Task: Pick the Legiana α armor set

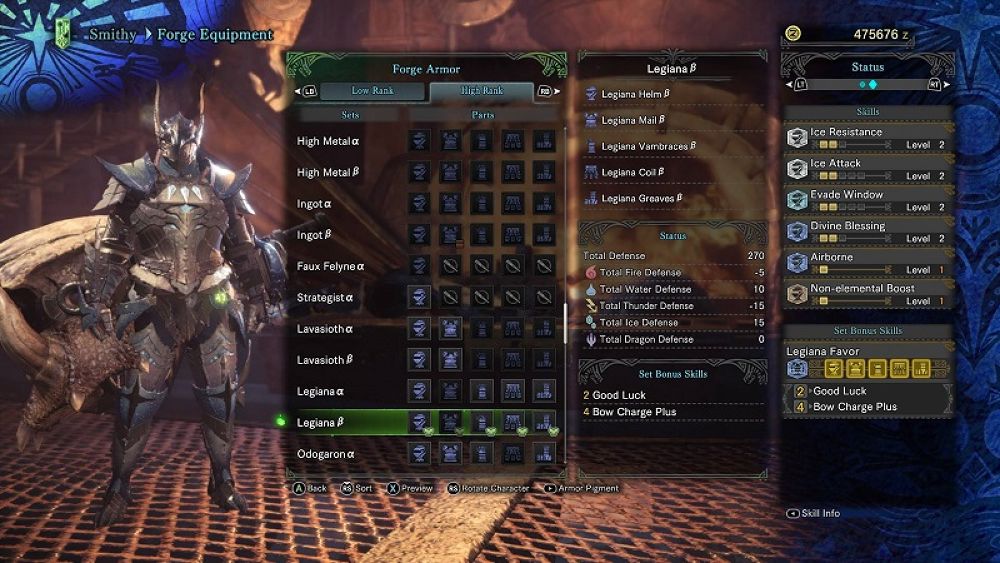Action: [321, 391]
